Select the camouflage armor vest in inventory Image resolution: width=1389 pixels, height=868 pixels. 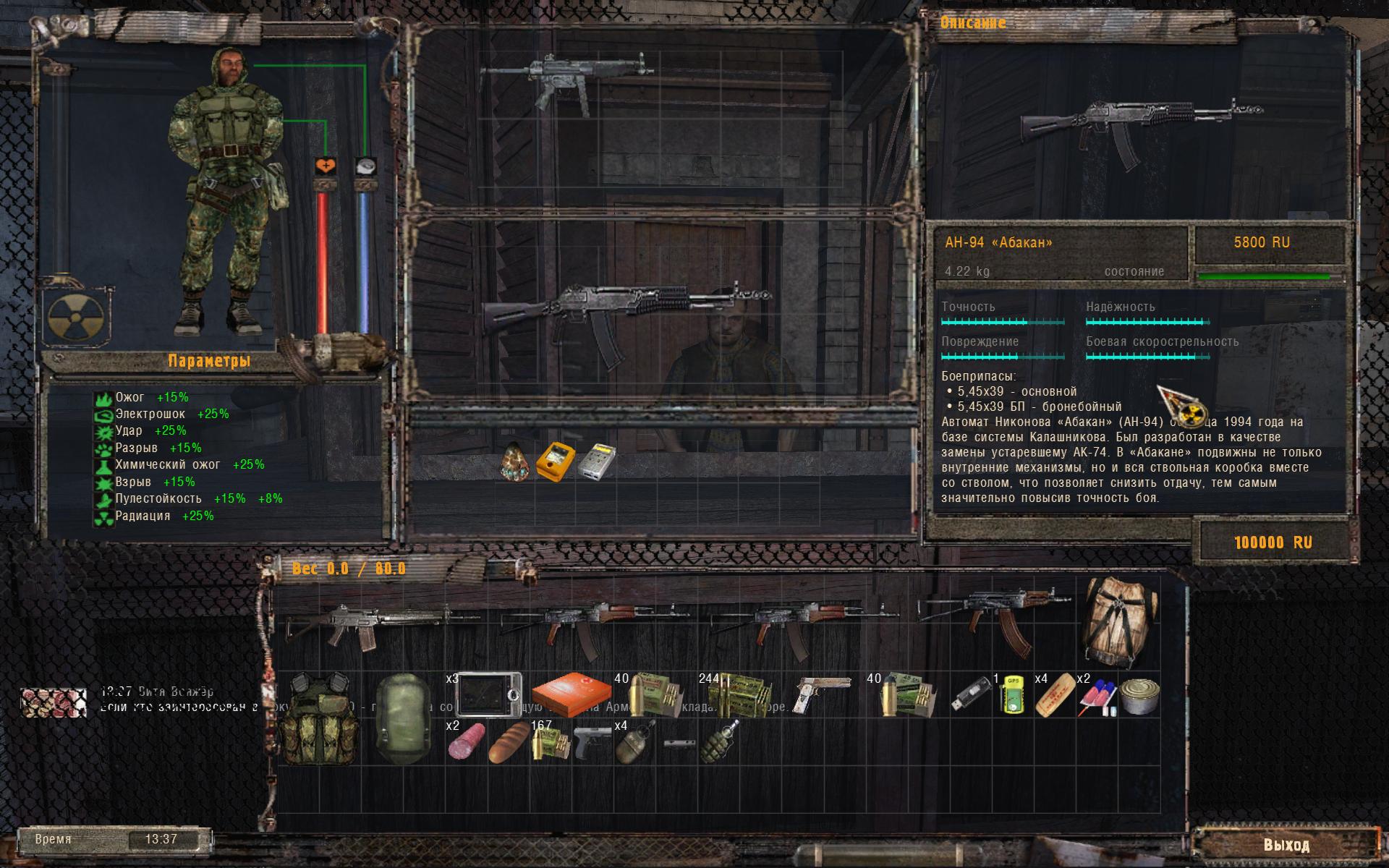tap(319, 718)
